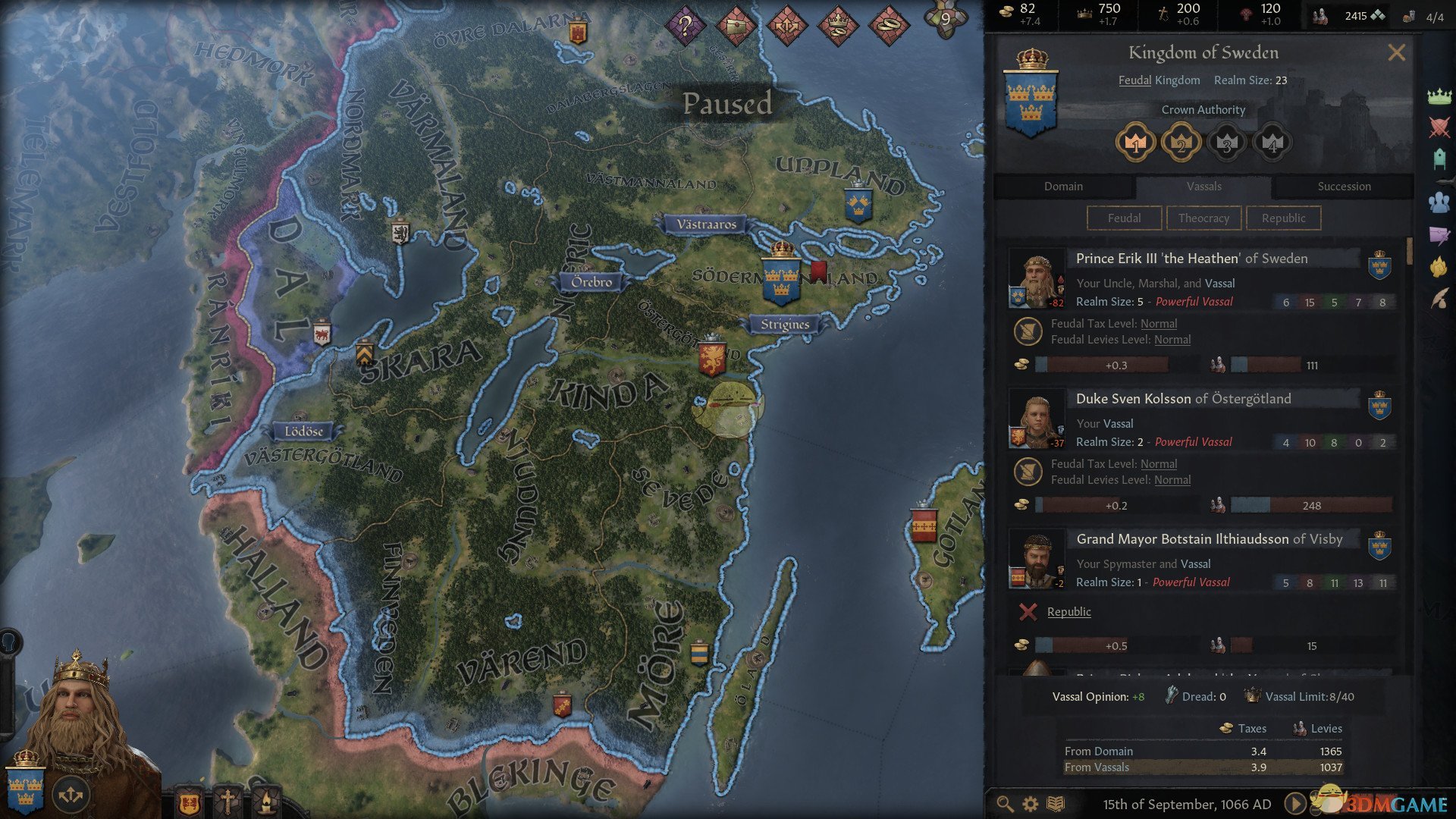This screenshot has height=819, width=1456.
Task: Open the Feudal government link
Action: point(1134,80)
